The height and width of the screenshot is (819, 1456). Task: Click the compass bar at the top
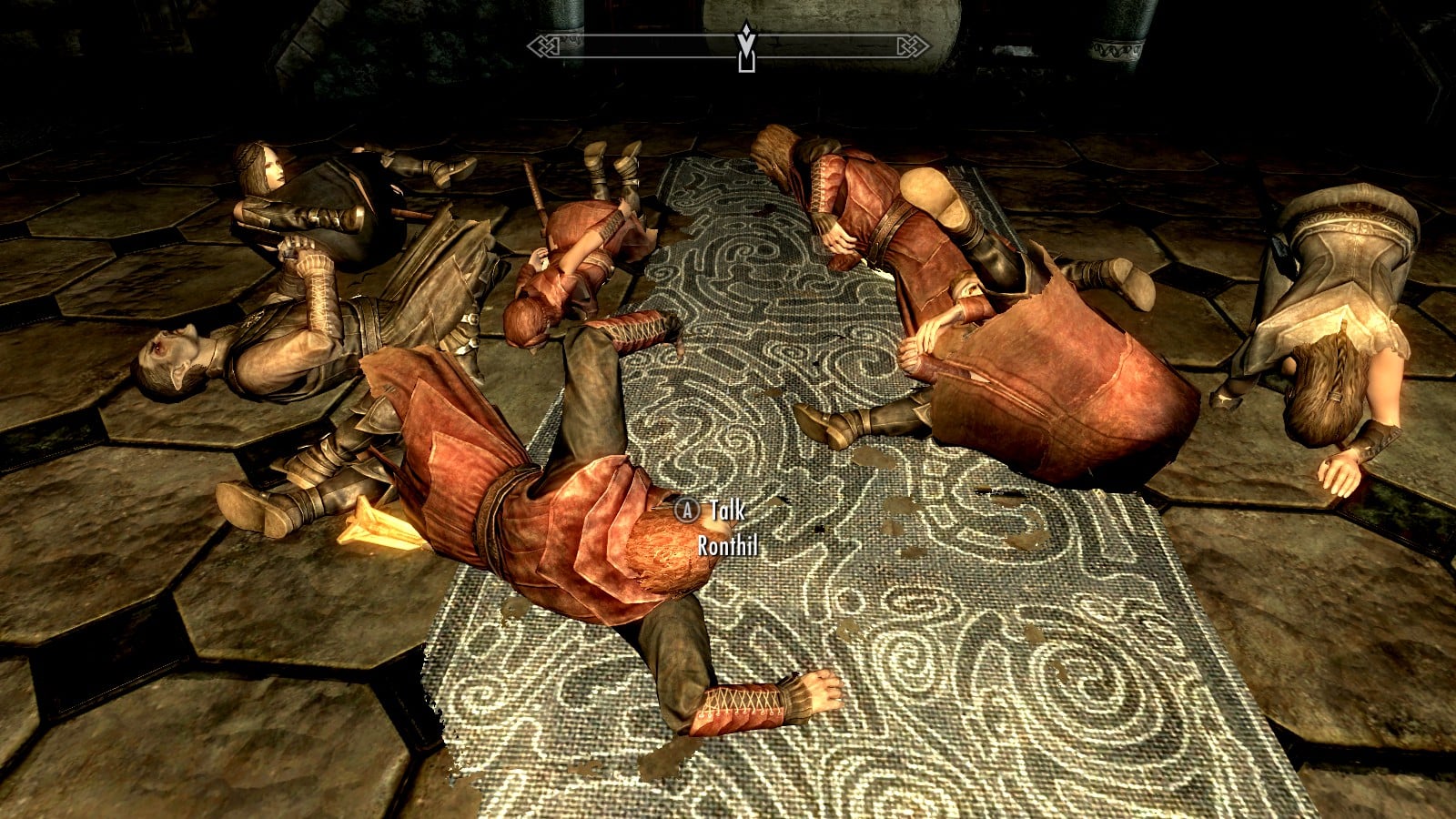(637, 45)
